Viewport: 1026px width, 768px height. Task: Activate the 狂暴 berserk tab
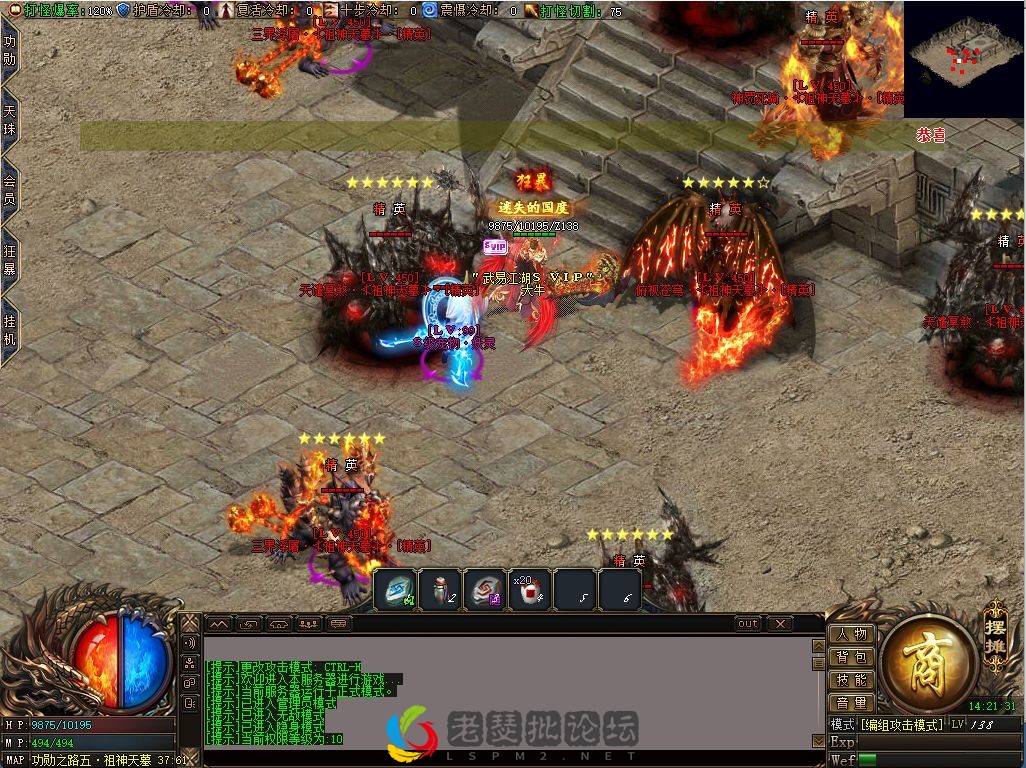(9, 259)
